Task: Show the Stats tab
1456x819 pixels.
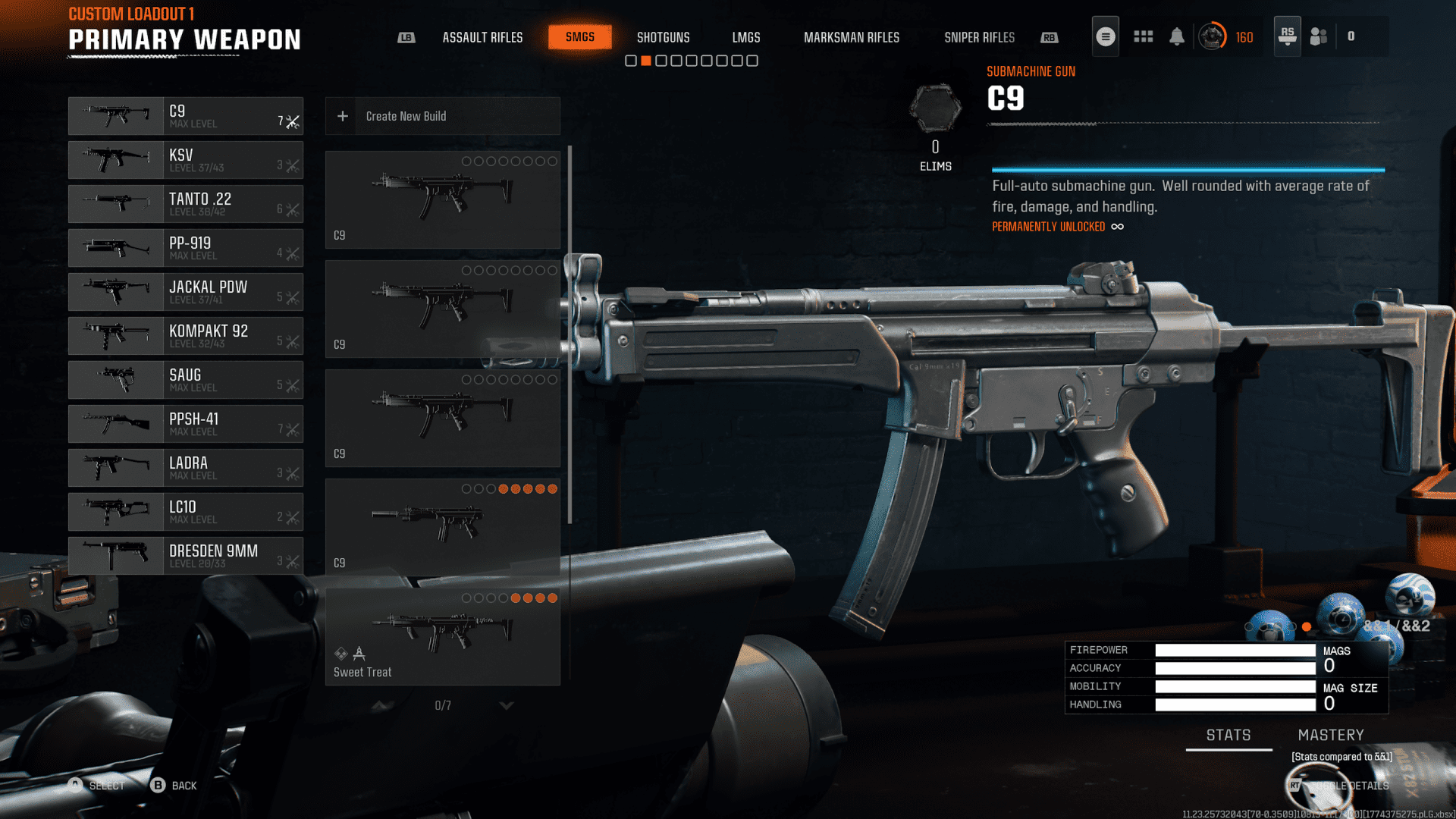Action: click(x=1228, y=735)
